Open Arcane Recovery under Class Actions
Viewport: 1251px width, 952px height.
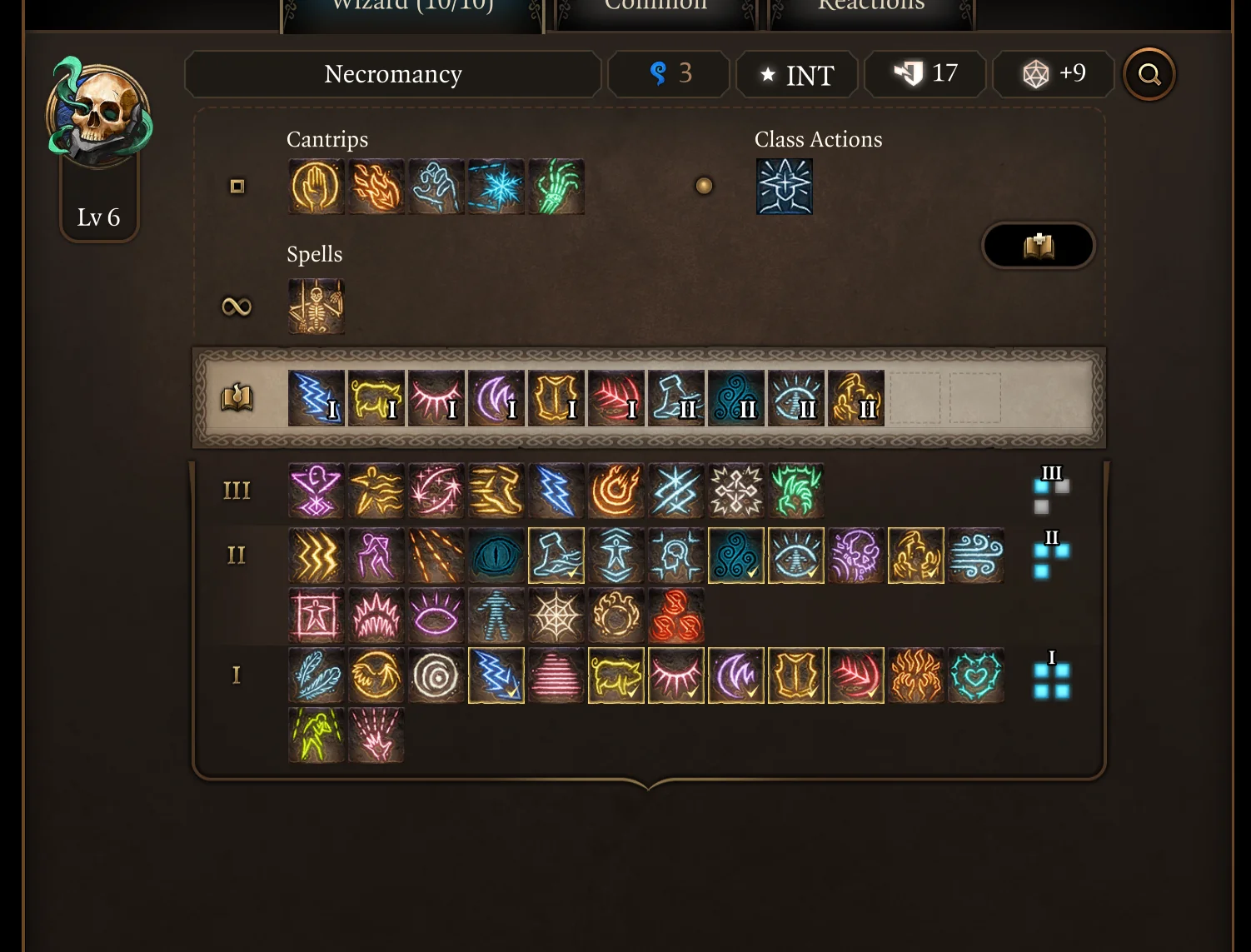coord(784,187)
